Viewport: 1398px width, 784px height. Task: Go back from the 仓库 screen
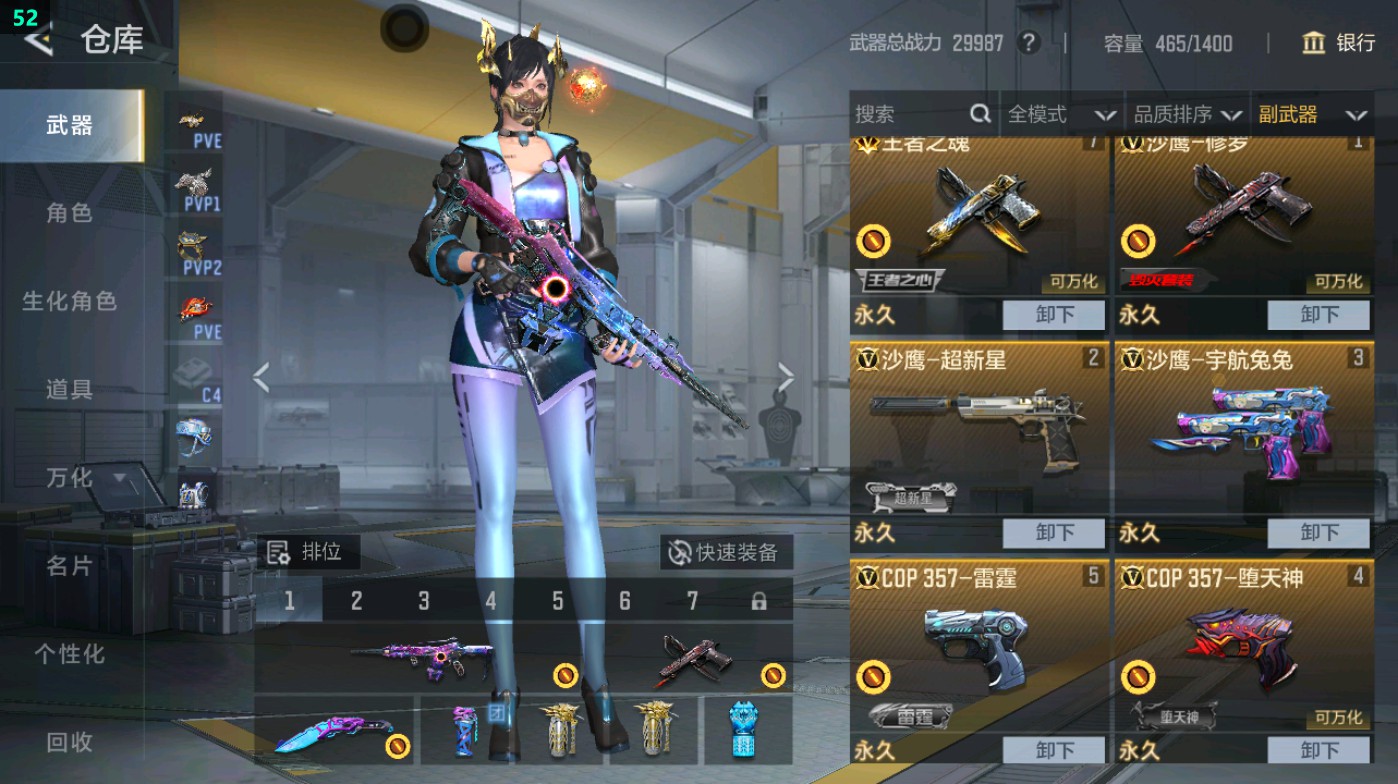[x=38, y=40]
